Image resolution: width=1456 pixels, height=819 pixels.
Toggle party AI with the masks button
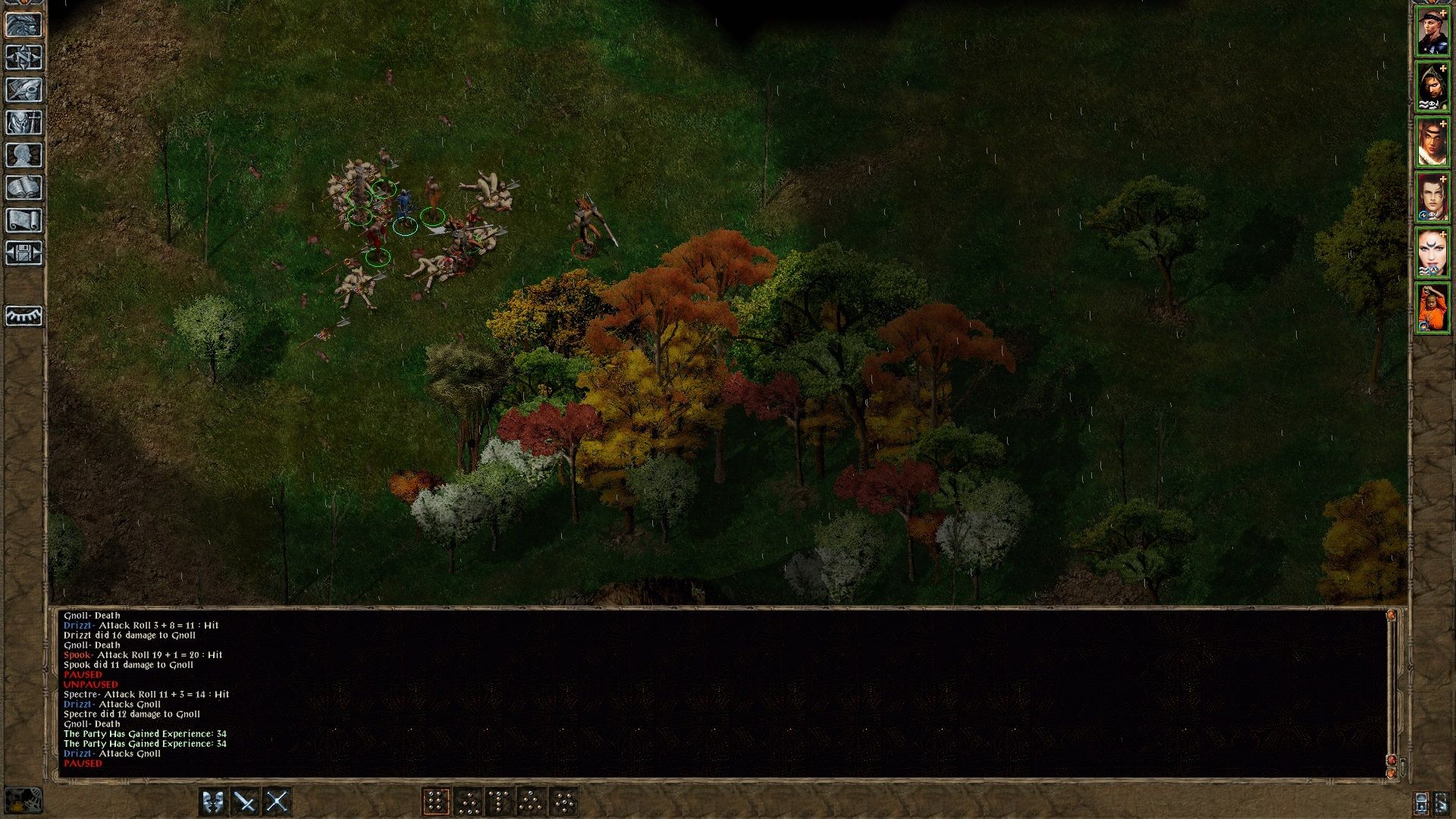[212, 799]
